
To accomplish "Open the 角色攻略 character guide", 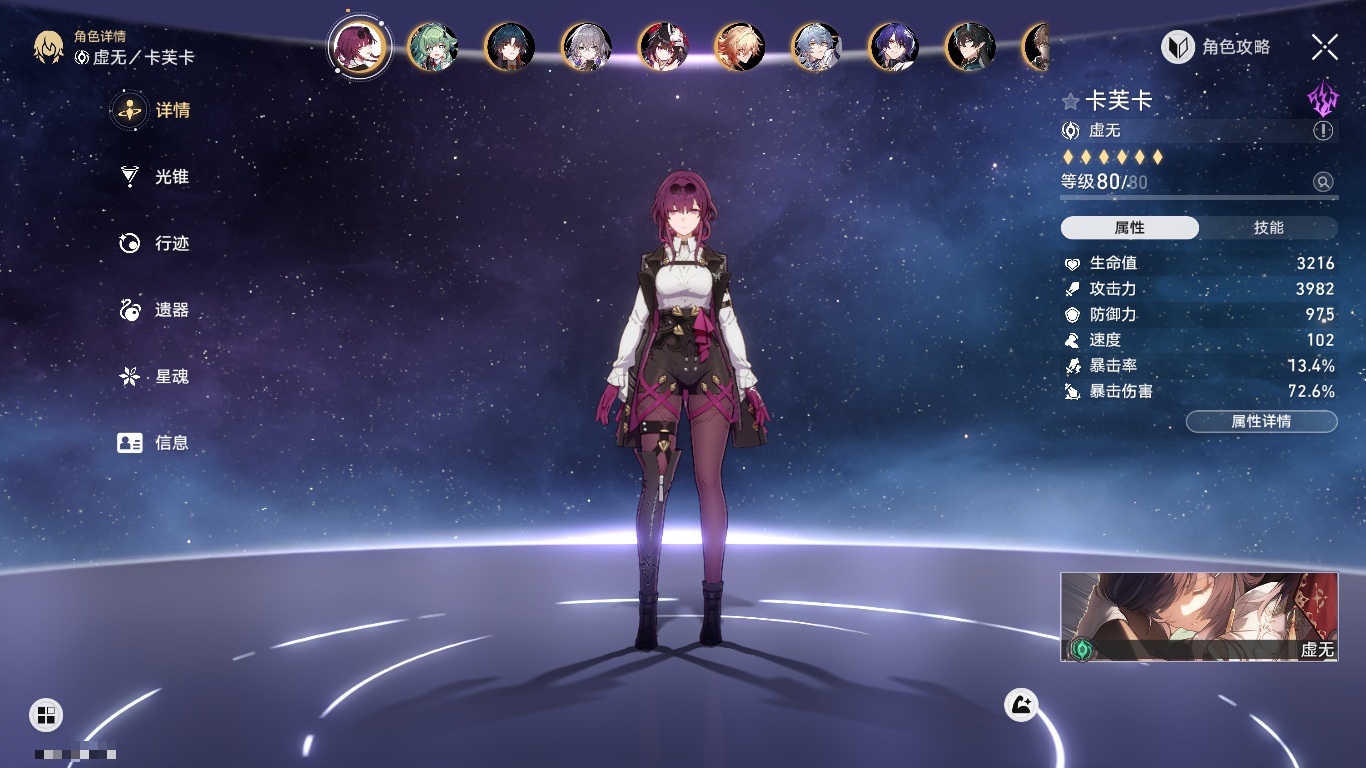I will click(1216, 47).
